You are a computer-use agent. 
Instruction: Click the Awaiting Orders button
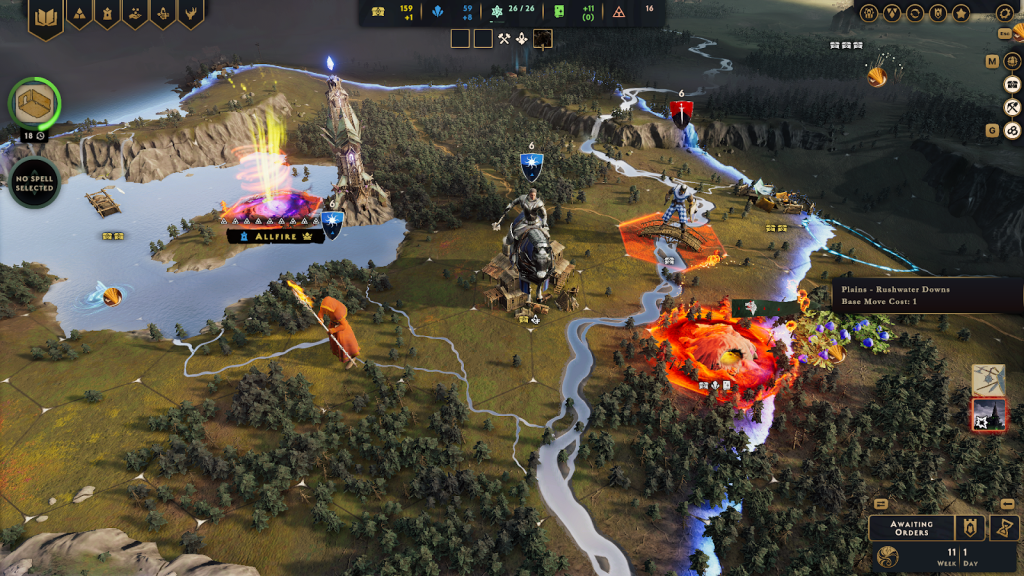[910, 528]
